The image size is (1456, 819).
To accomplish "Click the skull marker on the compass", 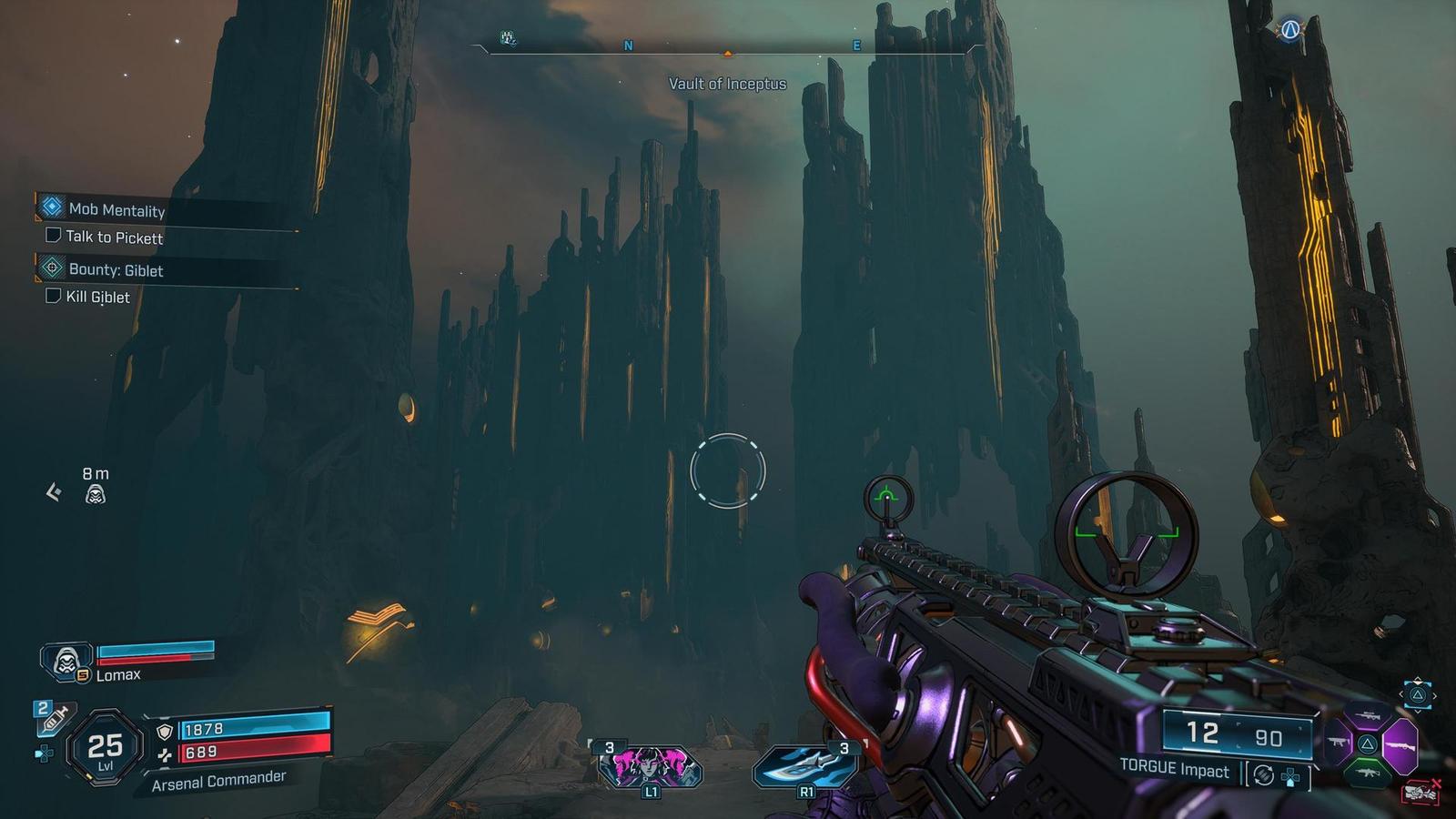I will [509, 38].
